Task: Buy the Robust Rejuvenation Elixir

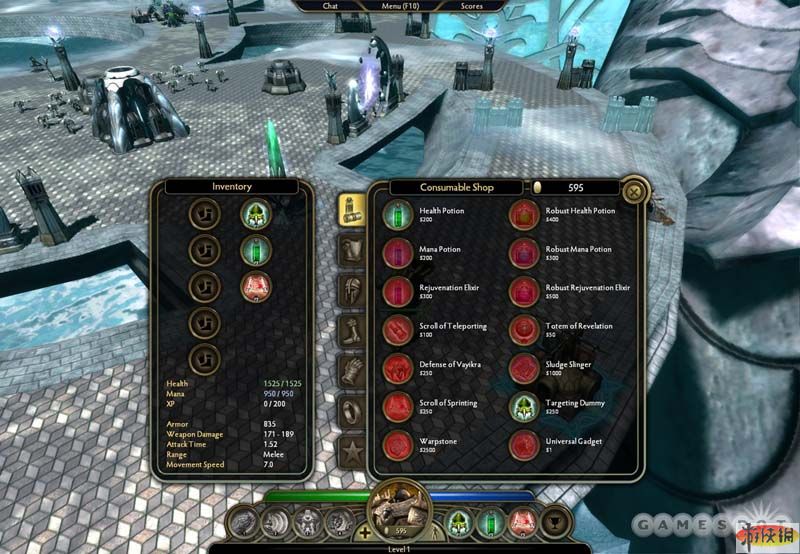Action: pos(524,292)
